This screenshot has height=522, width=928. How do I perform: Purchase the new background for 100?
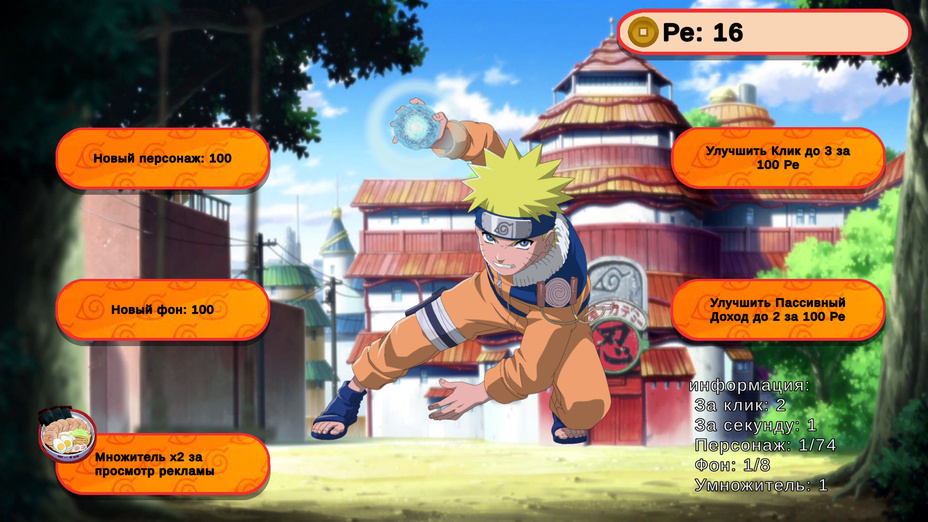(x=162, y=310)
